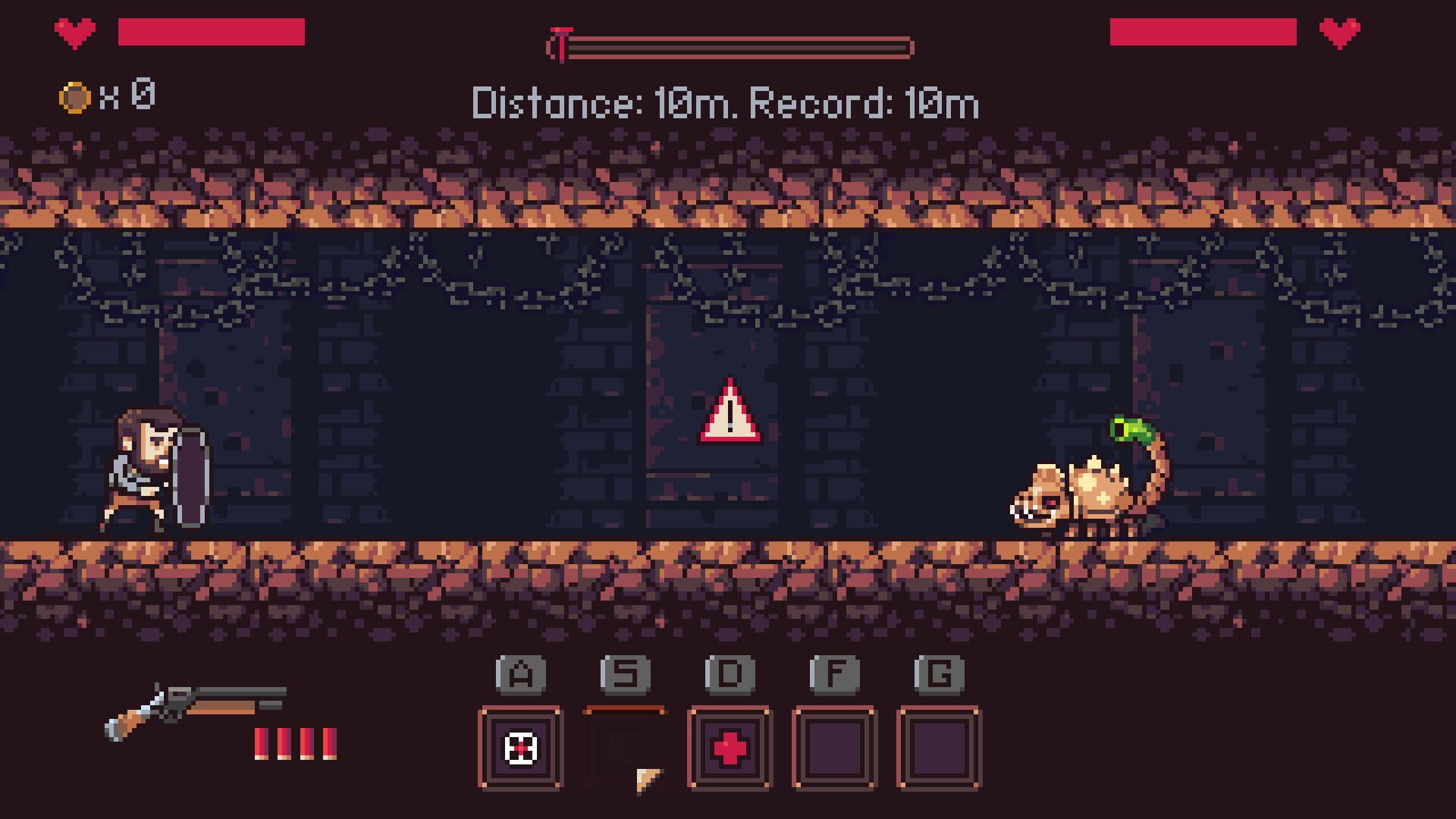Toggle the D keycap above the medkit slot

[x=730, y=674]
